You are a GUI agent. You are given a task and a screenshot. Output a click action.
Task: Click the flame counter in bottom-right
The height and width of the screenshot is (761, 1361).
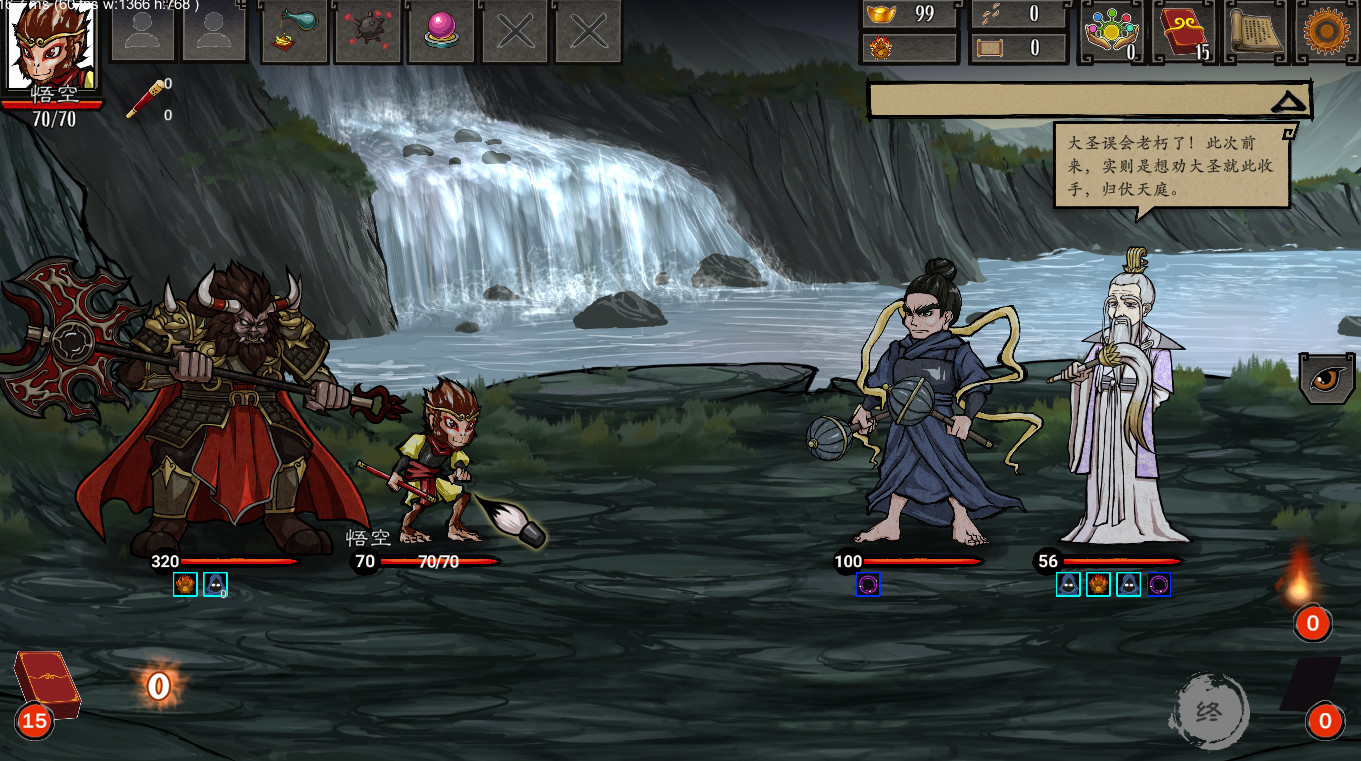1314,623
